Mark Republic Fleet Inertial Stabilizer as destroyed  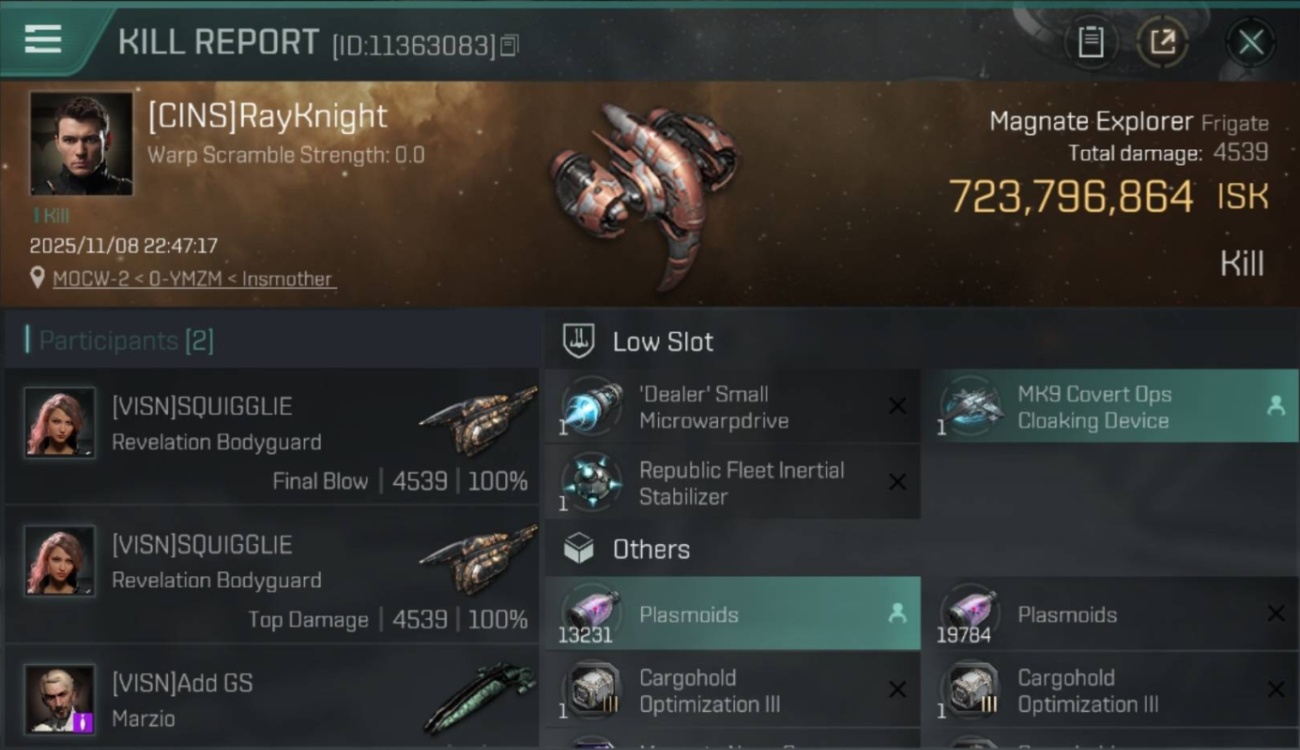(898, 483)
